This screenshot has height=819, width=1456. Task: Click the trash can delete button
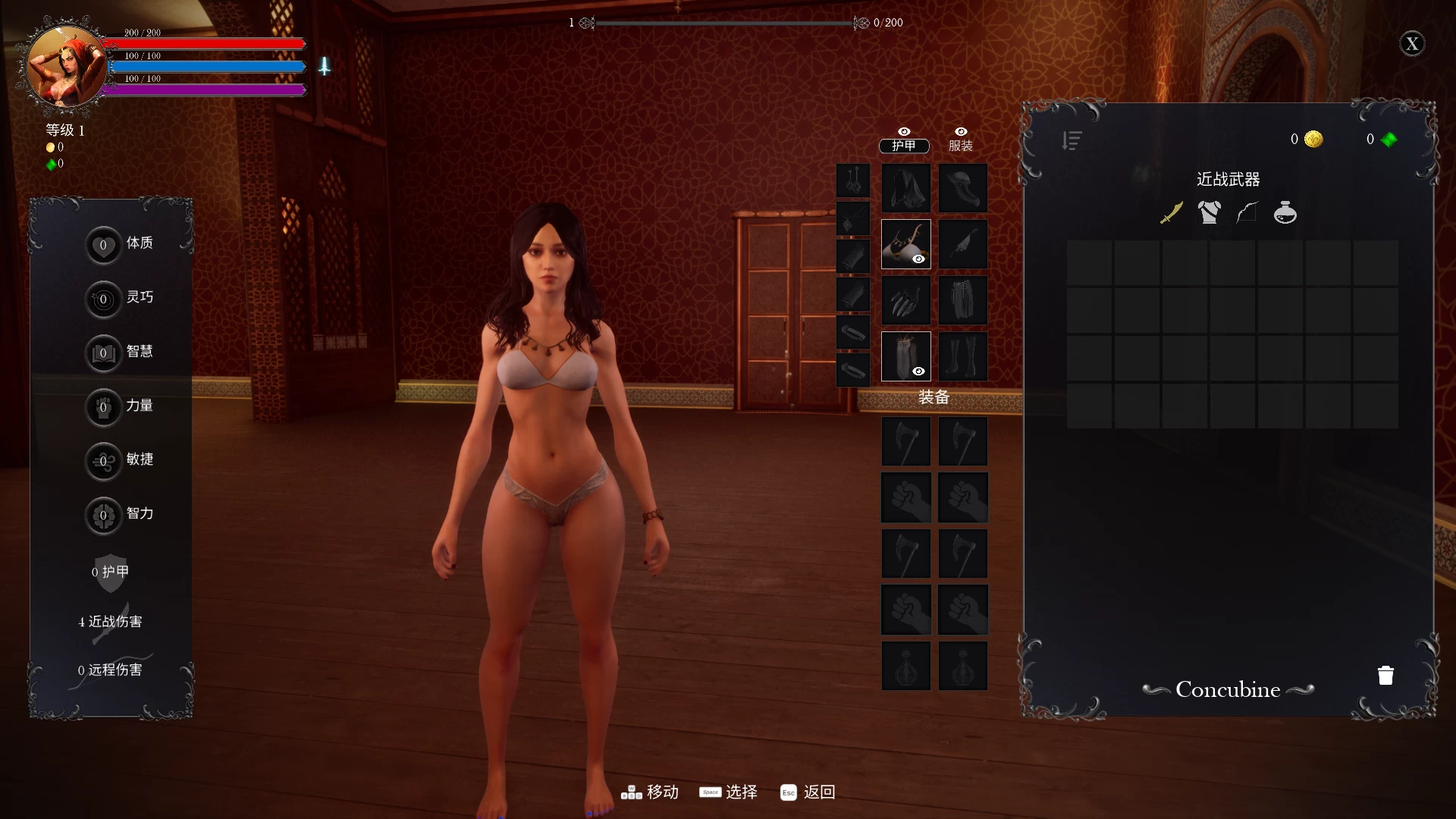(x=1385, y=676)
